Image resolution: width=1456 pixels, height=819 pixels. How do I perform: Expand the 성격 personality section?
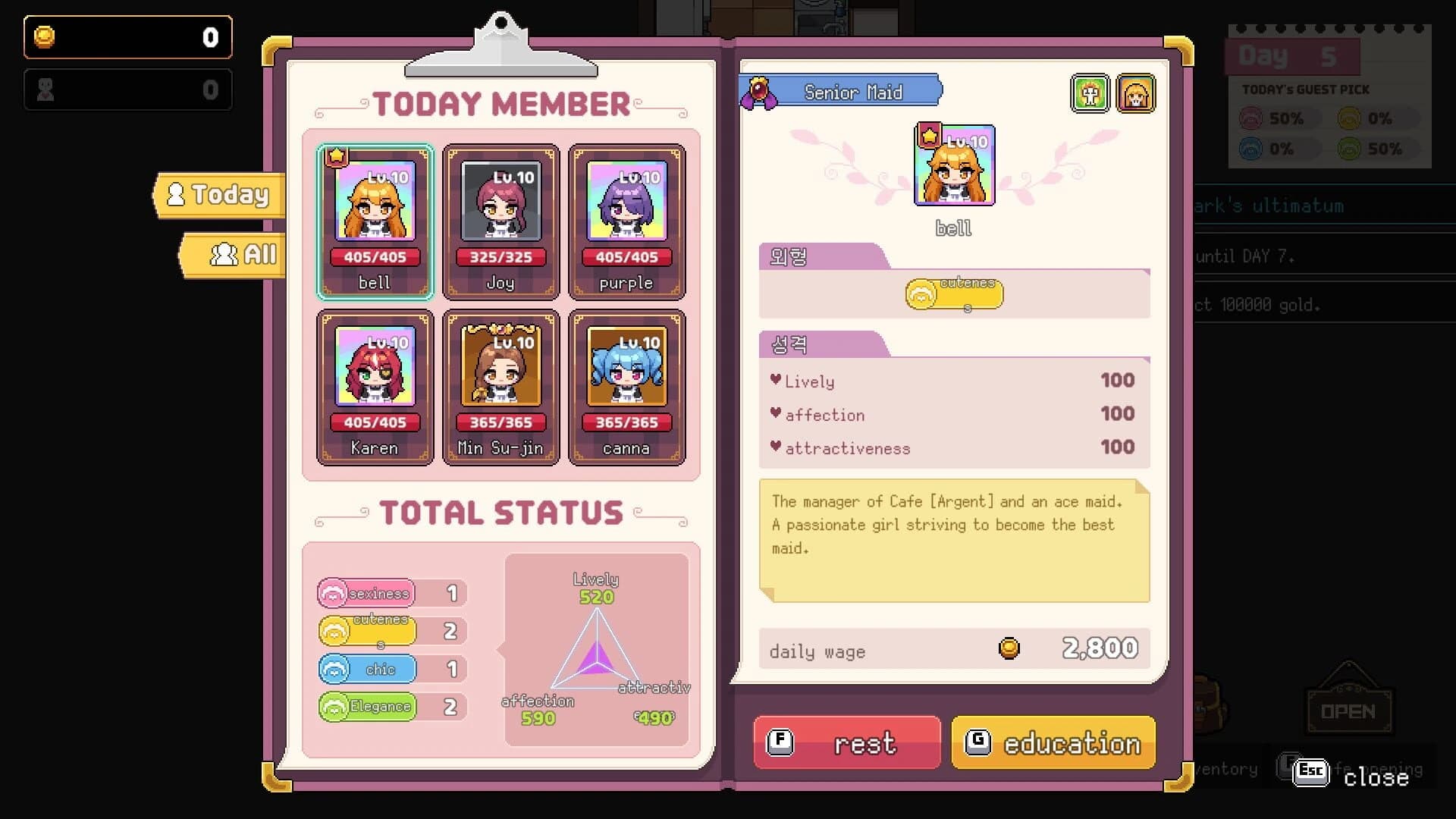[789, 344]
